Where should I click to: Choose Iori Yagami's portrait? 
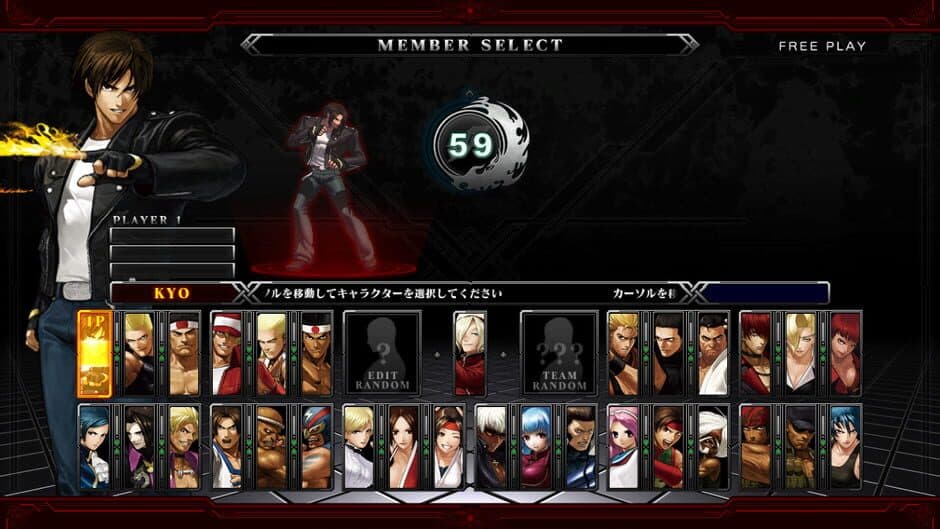[x=756, y=353]
